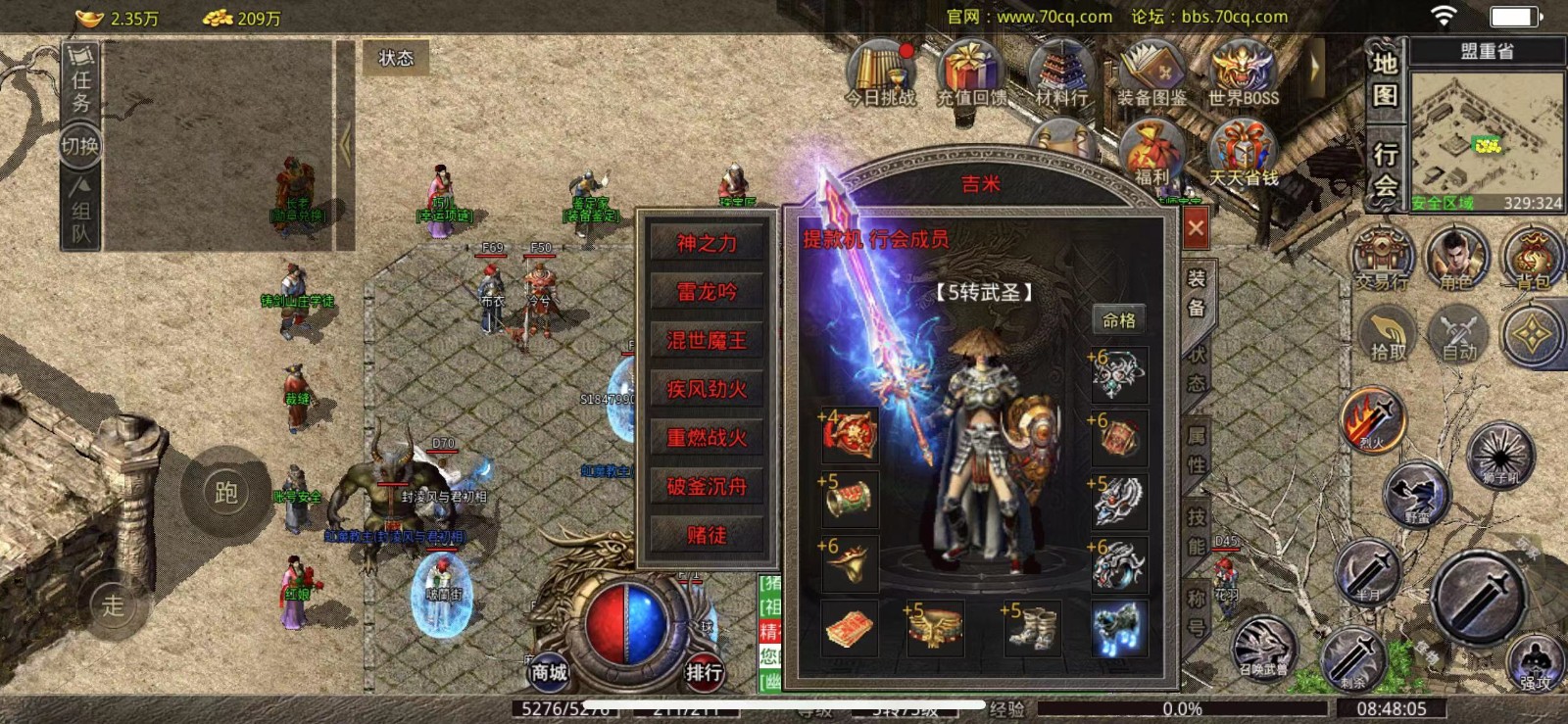1568x724 pixels.
Task: Select 神之力 from the list
Action: 707,243
